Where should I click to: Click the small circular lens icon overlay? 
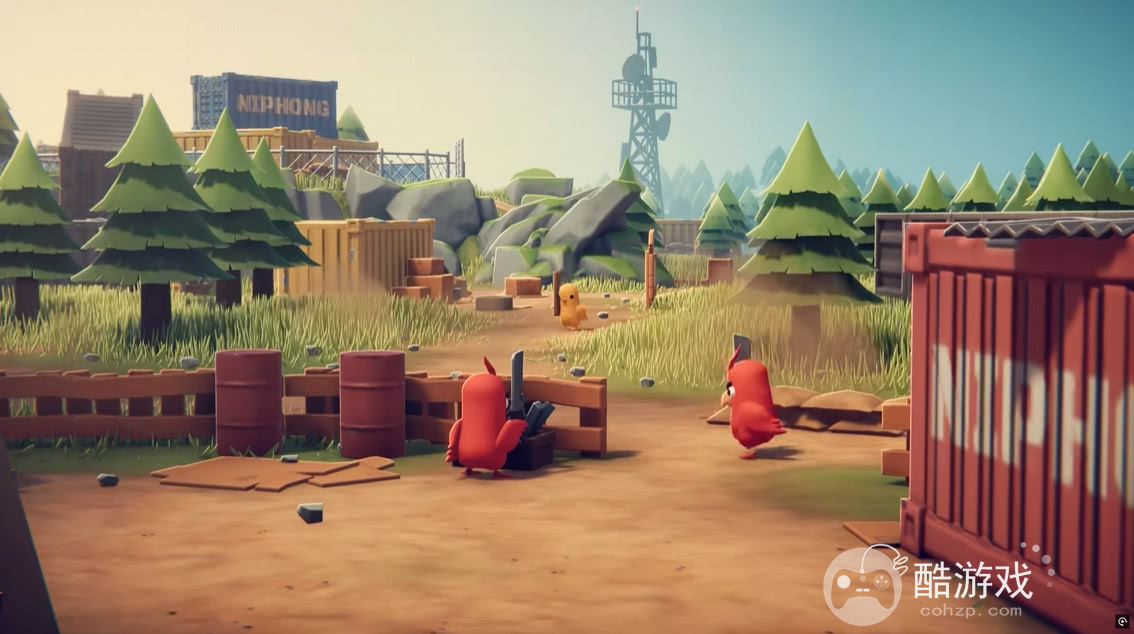point(1122,622)
